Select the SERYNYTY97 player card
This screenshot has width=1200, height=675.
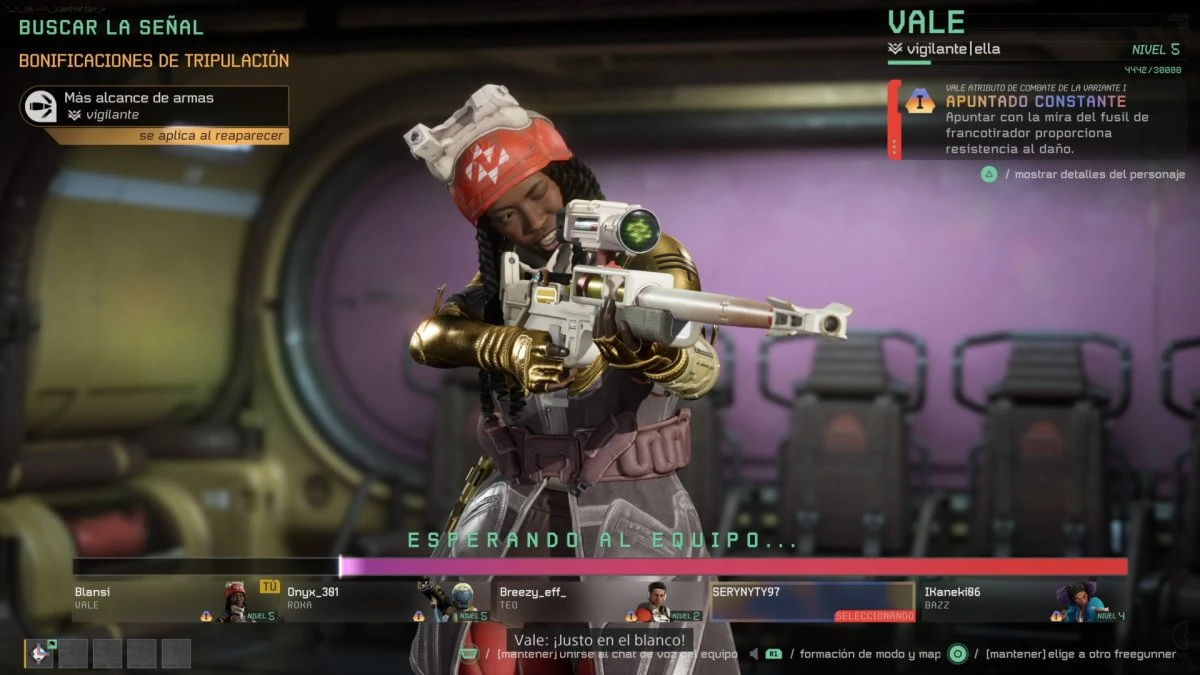(811, 601)
